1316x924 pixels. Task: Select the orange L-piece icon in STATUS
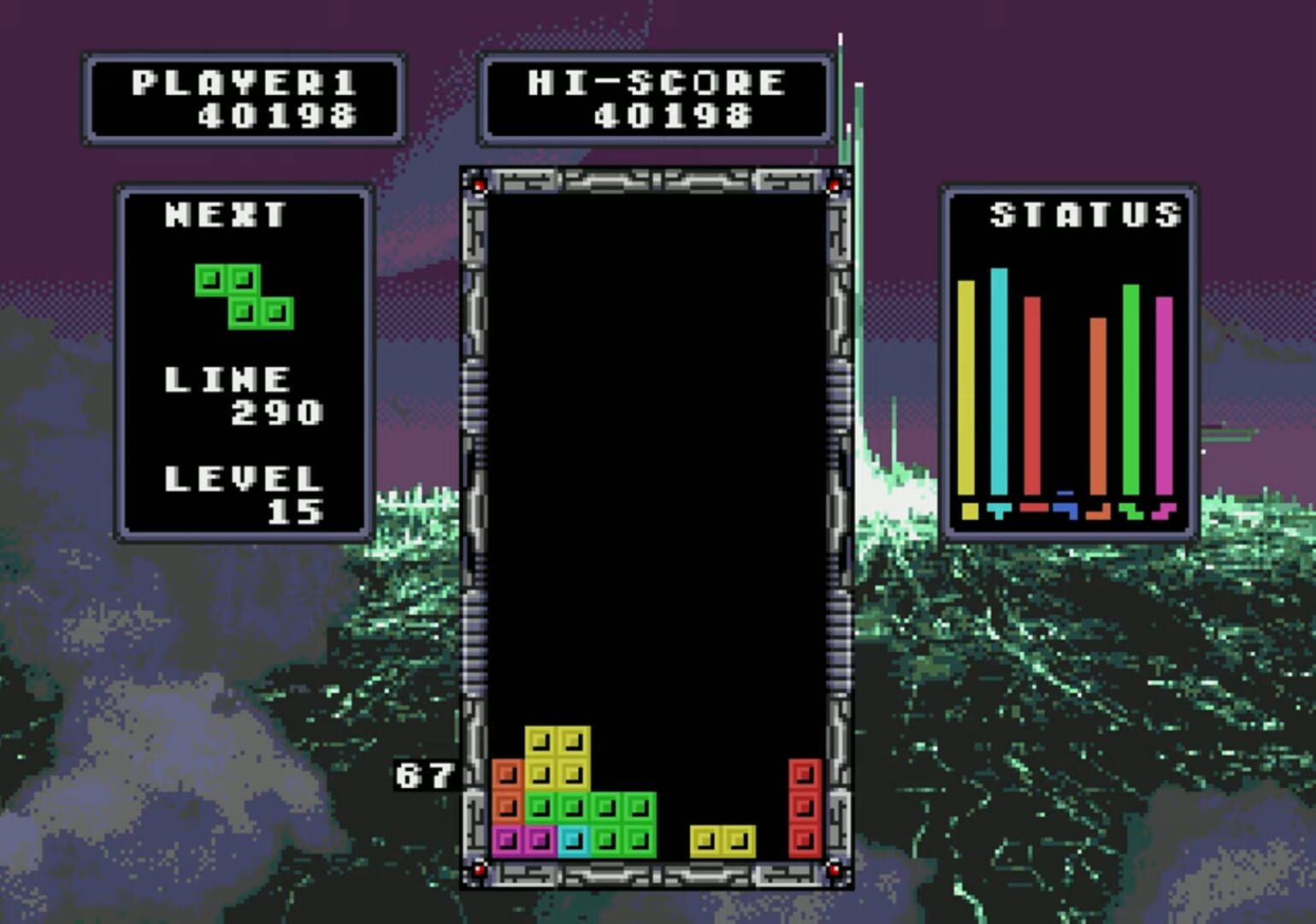pyautogui.click(x=1099, y=512)
